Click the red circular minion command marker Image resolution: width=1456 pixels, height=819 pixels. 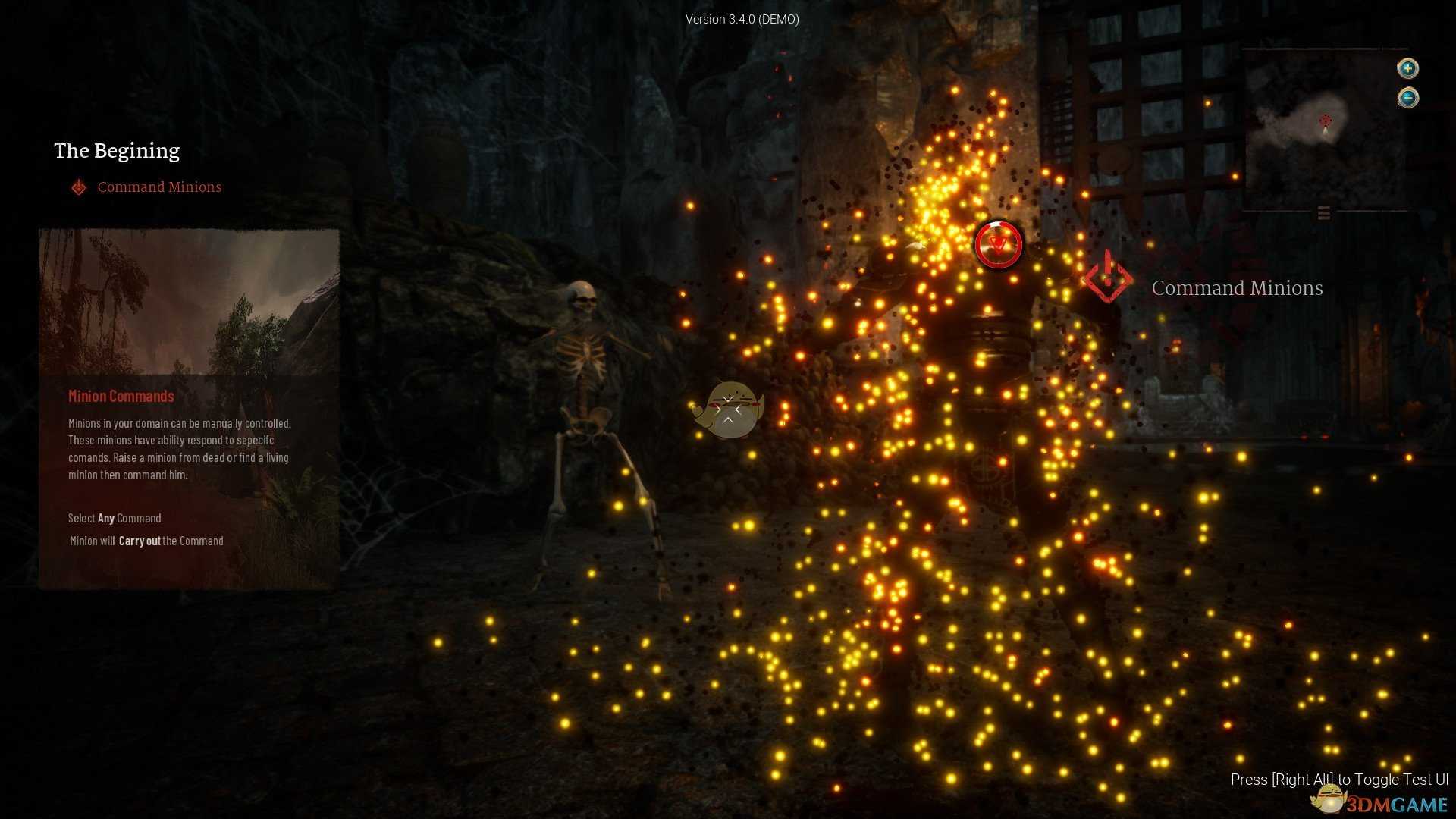point(998,244)
